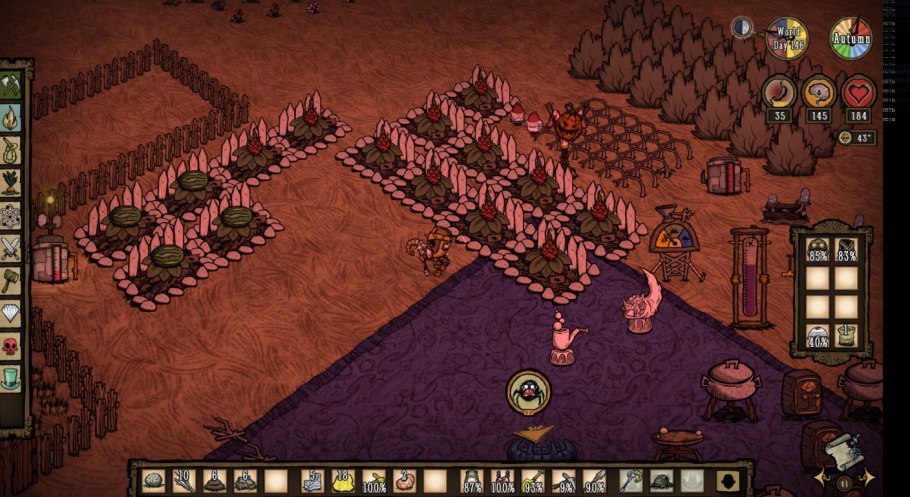
Task: Select the golden tool at 93% durability
Action: click(x=534, y=481)
